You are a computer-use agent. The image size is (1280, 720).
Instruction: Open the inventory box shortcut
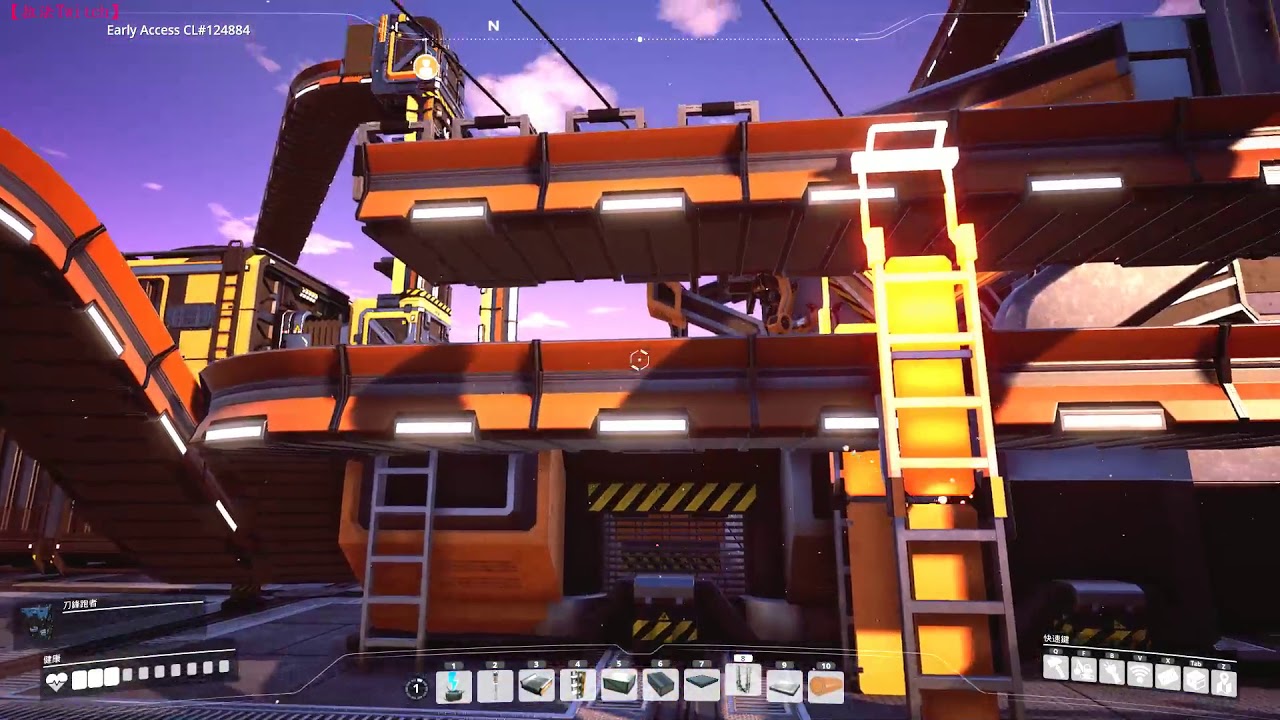click(1196, 680)
